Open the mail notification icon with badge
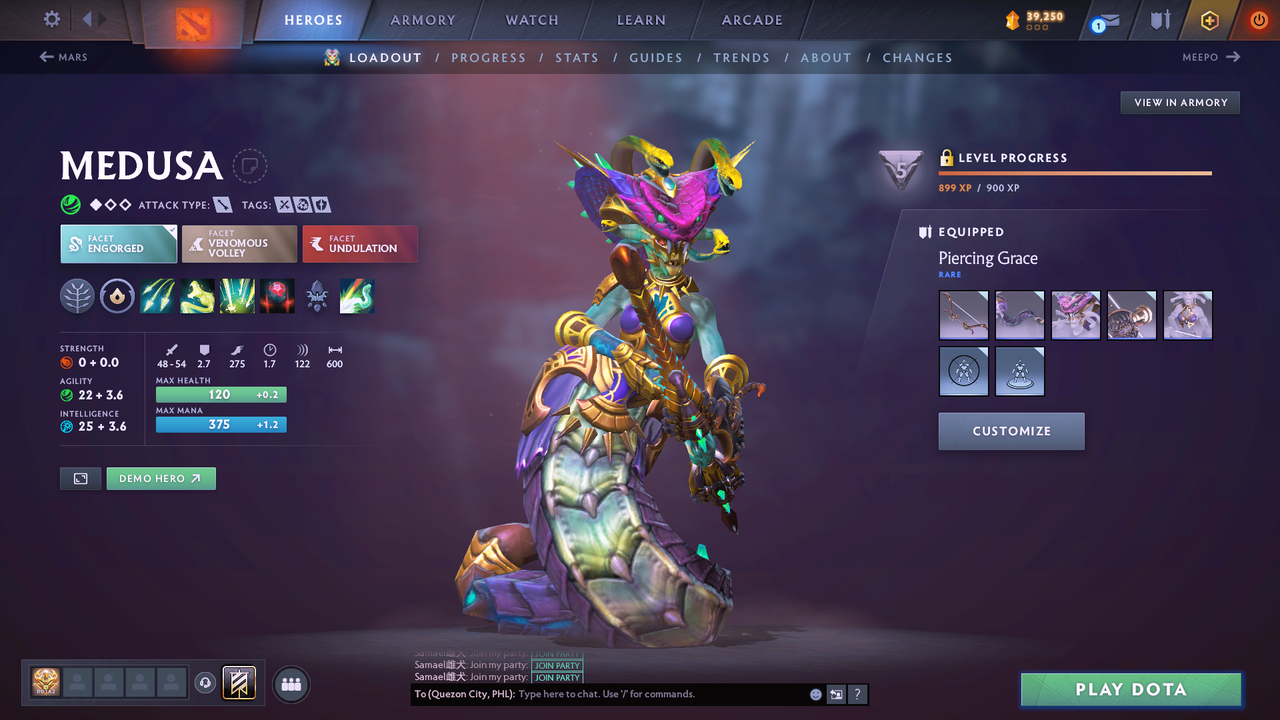 pyautogui.click(x=1103, y=20)
